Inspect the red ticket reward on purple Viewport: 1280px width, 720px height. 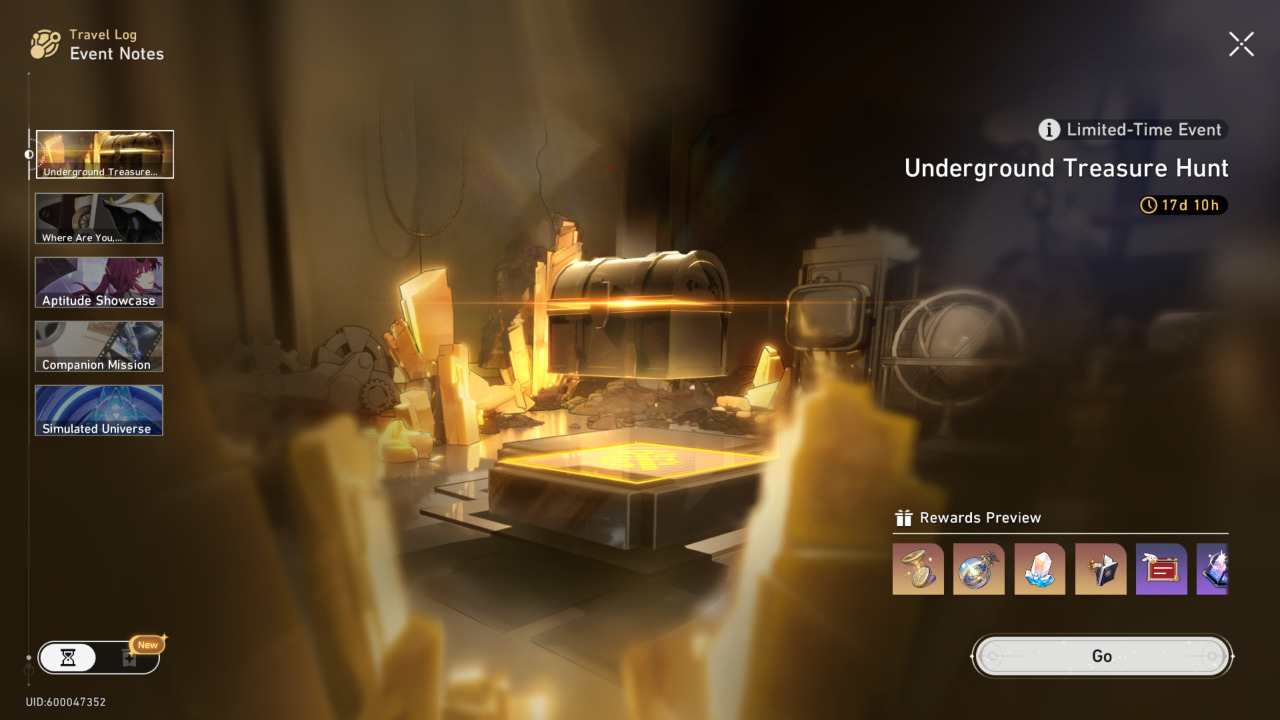1162,569
